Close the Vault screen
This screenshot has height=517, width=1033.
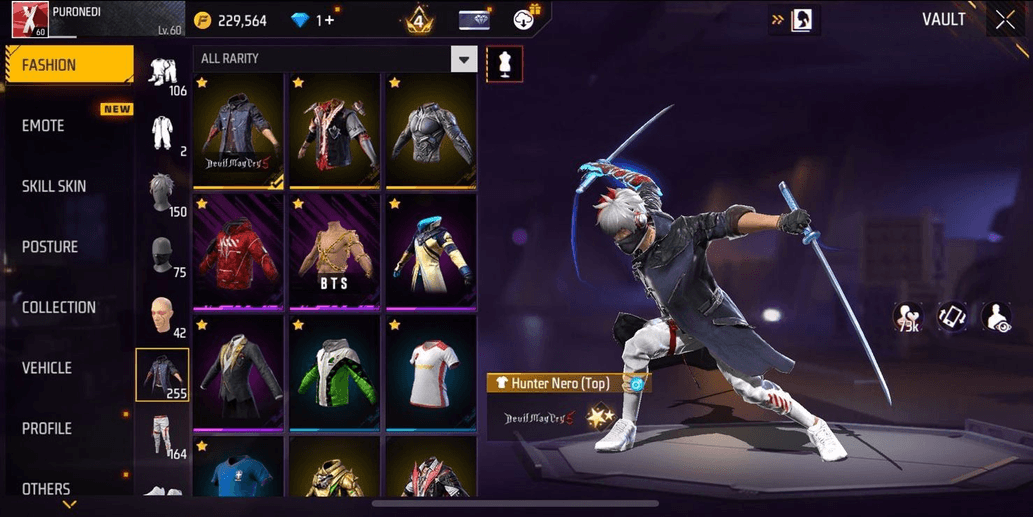click(1004, 20)
